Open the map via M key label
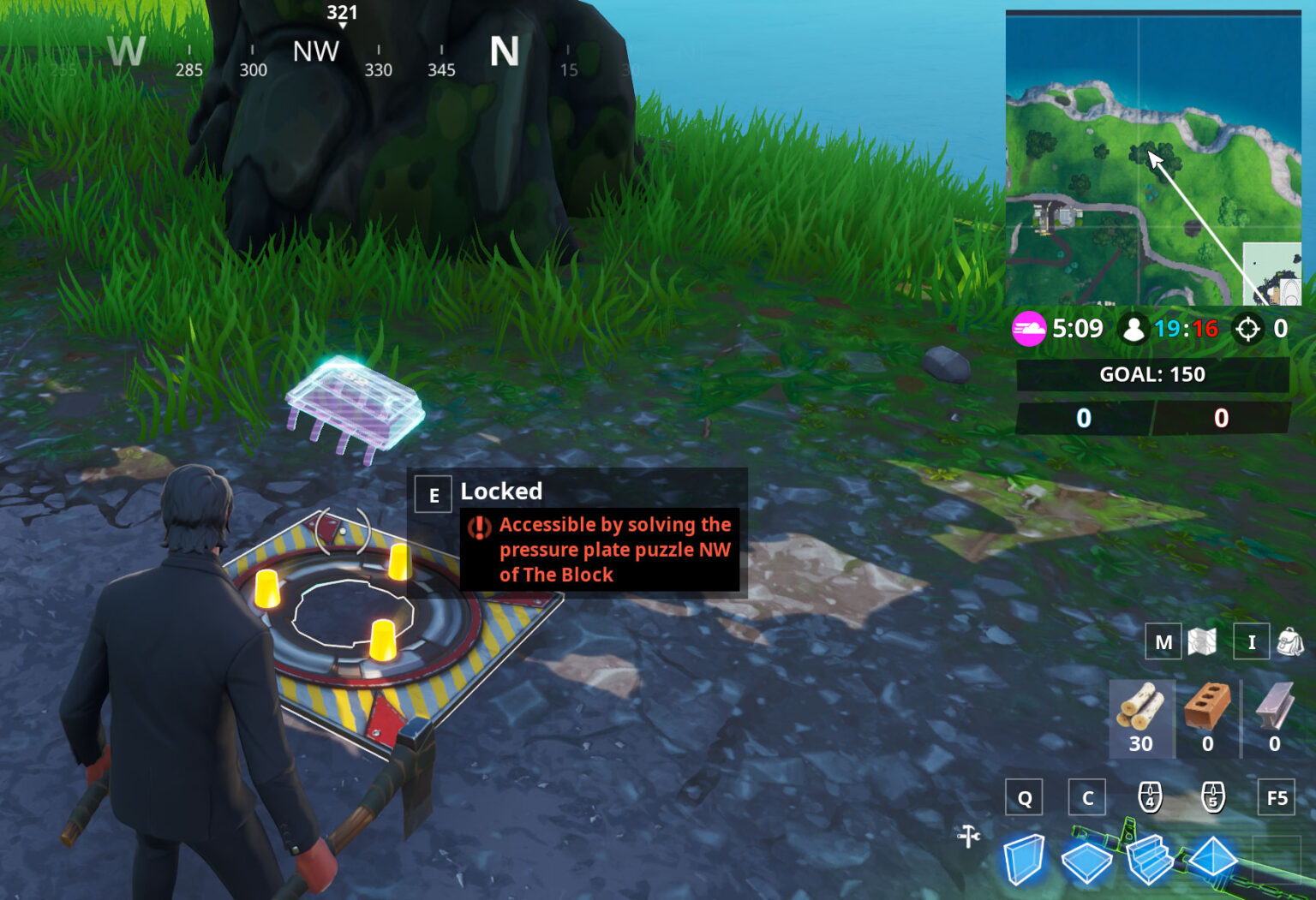Viewport: 1316px width, 900px height. tap(1163, 641)
